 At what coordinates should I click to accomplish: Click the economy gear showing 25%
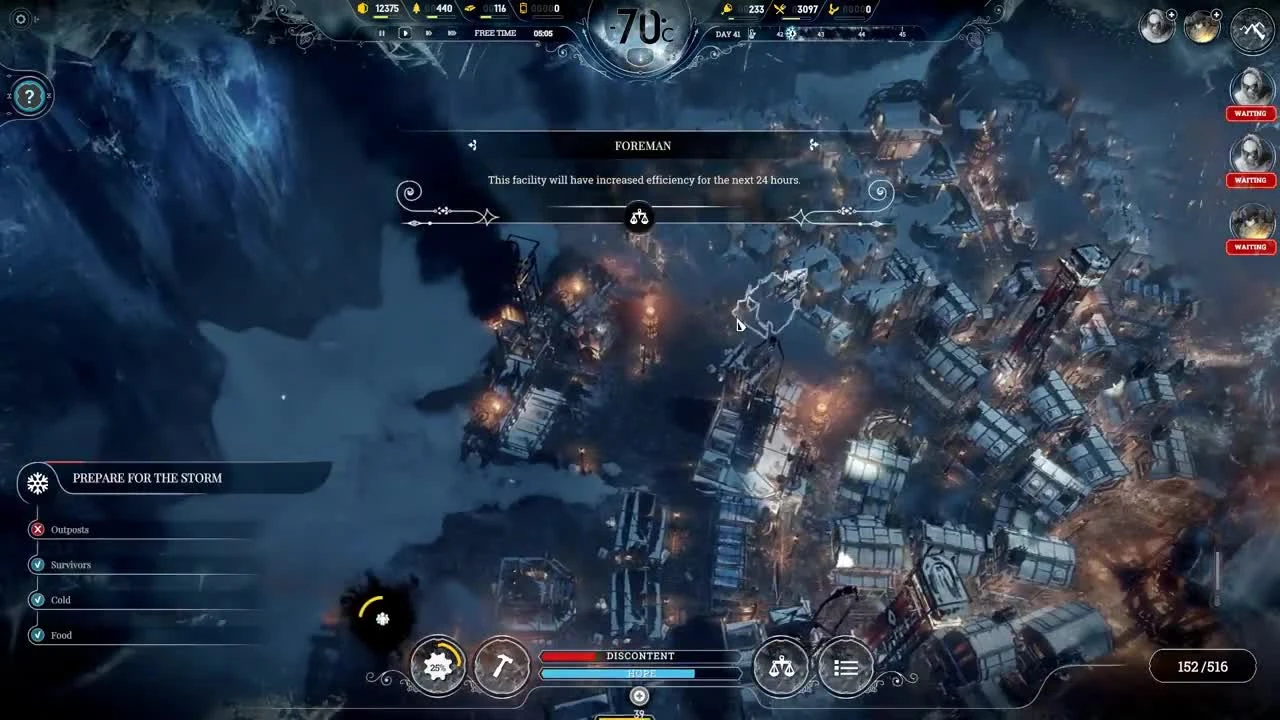(x=437, y=666)
